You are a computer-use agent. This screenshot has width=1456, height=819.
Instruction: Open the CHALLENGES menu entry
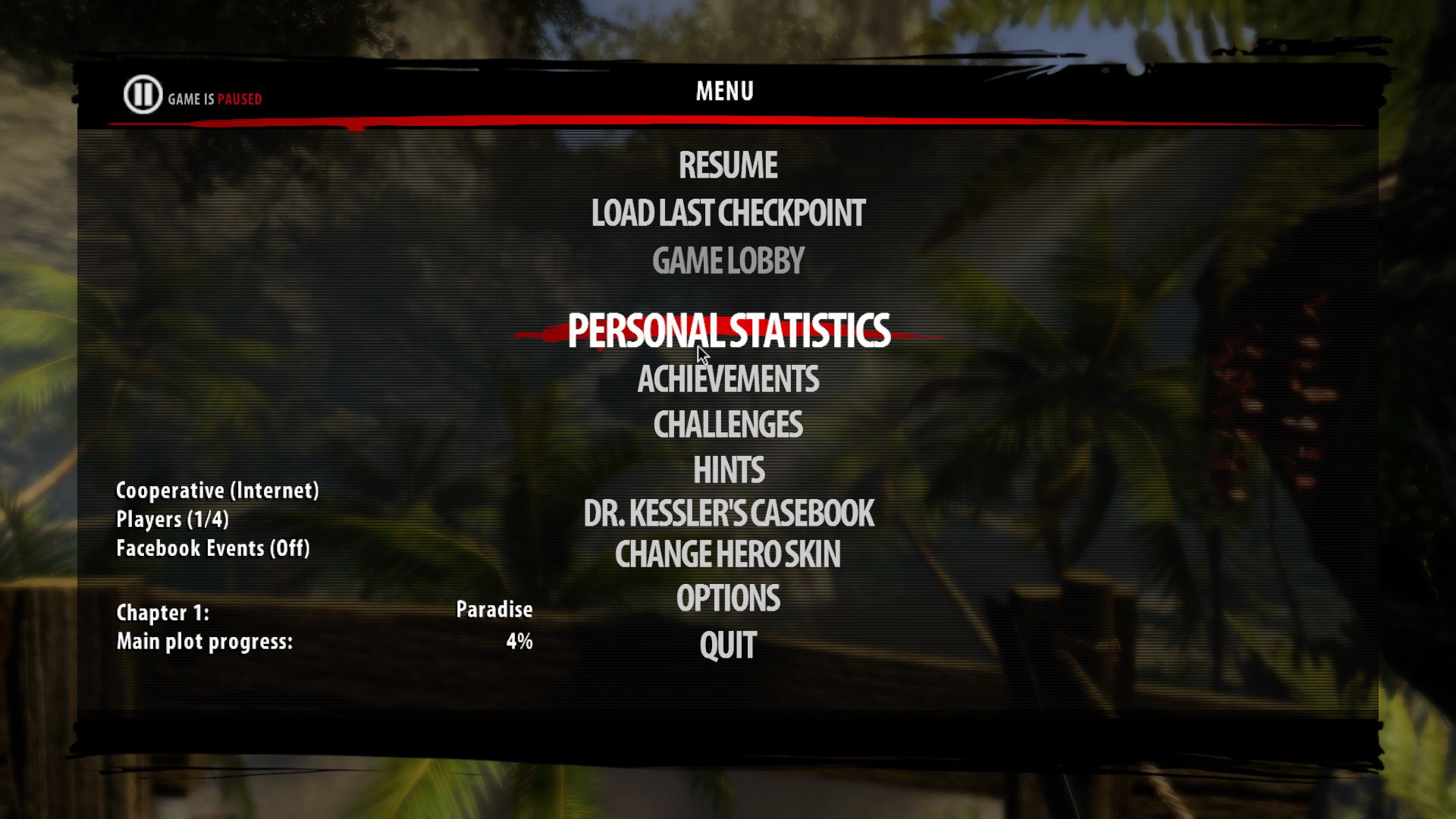[x=728, y=426]
